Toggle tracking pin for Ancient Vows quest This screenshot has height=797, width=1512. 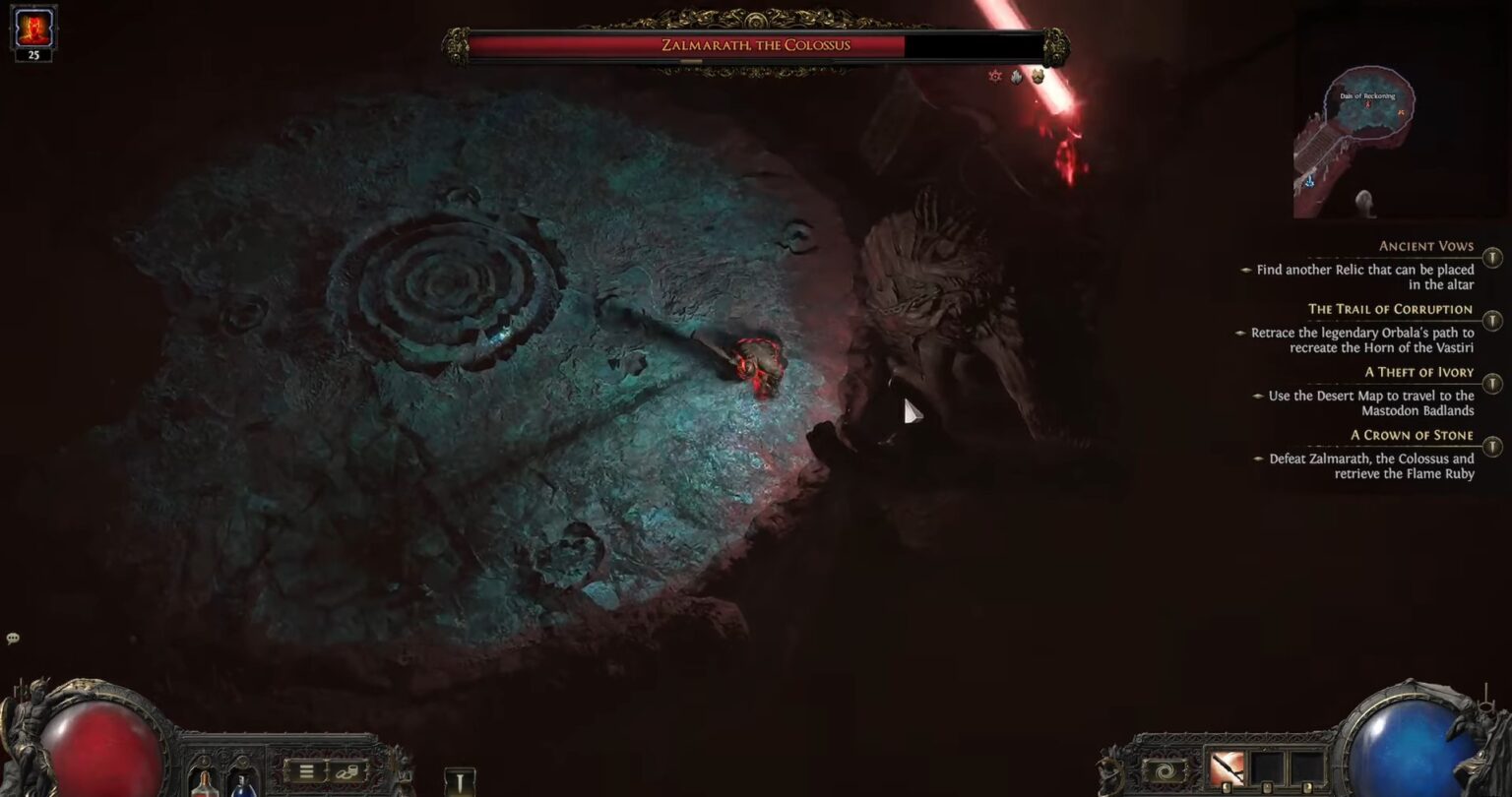(1492, 256)
